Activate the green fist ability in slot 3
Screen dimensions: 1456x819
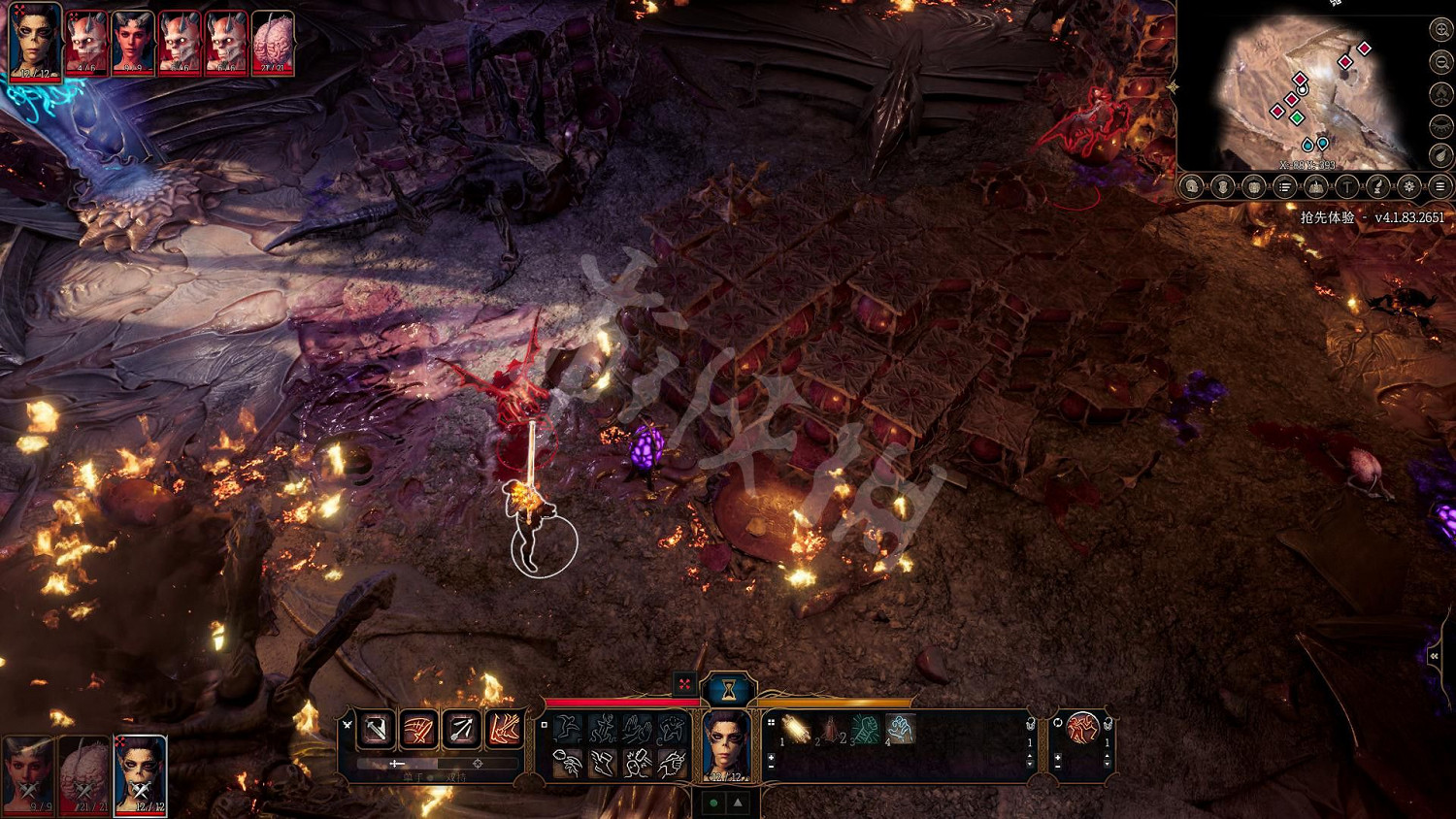tap(866, 730)
